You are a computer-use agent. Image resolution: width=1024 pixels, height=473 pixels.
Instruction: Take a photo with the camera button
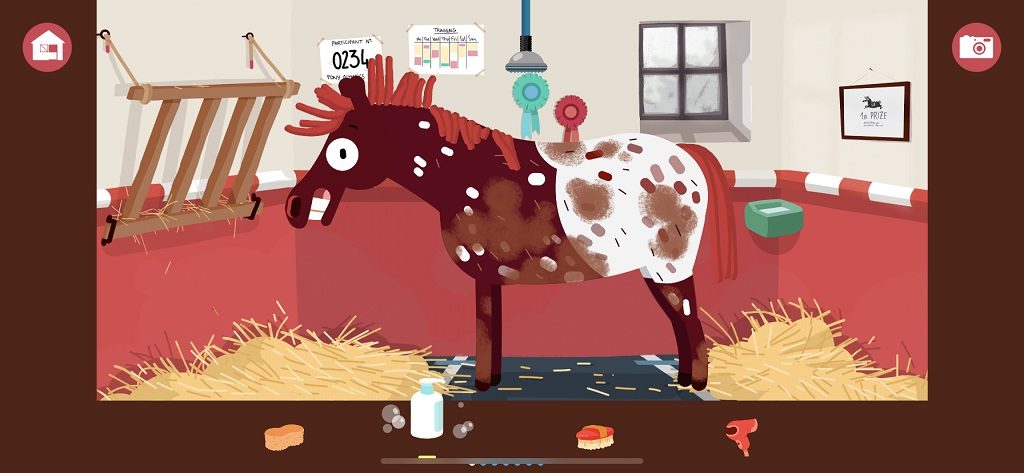pos(976,47)
